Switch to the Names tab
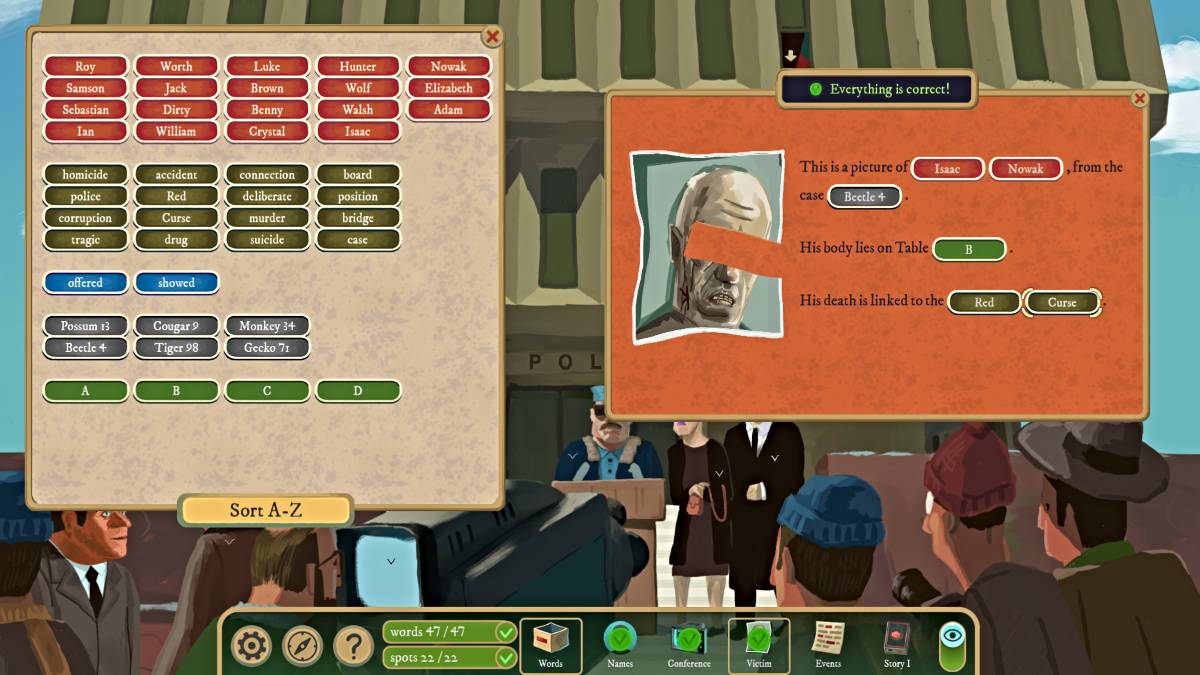Screen dimensions: 1200x675 point(620,644)
